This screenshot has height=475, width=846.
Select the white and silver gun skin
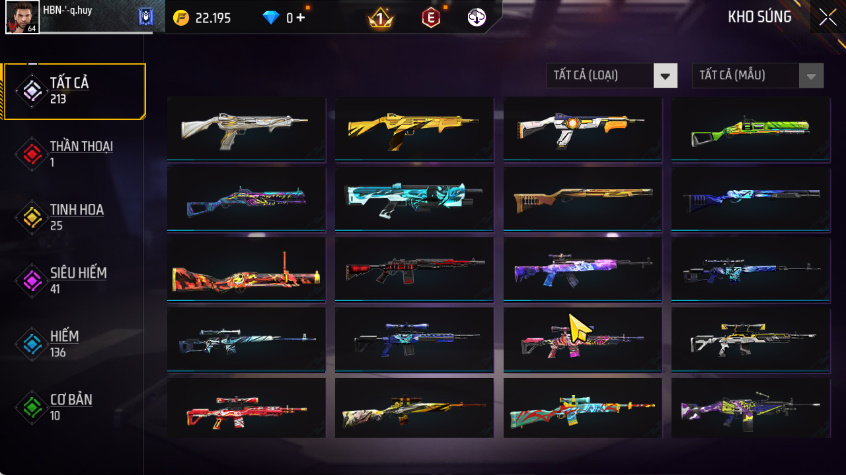pyautogui.click(x=246, y=128)
